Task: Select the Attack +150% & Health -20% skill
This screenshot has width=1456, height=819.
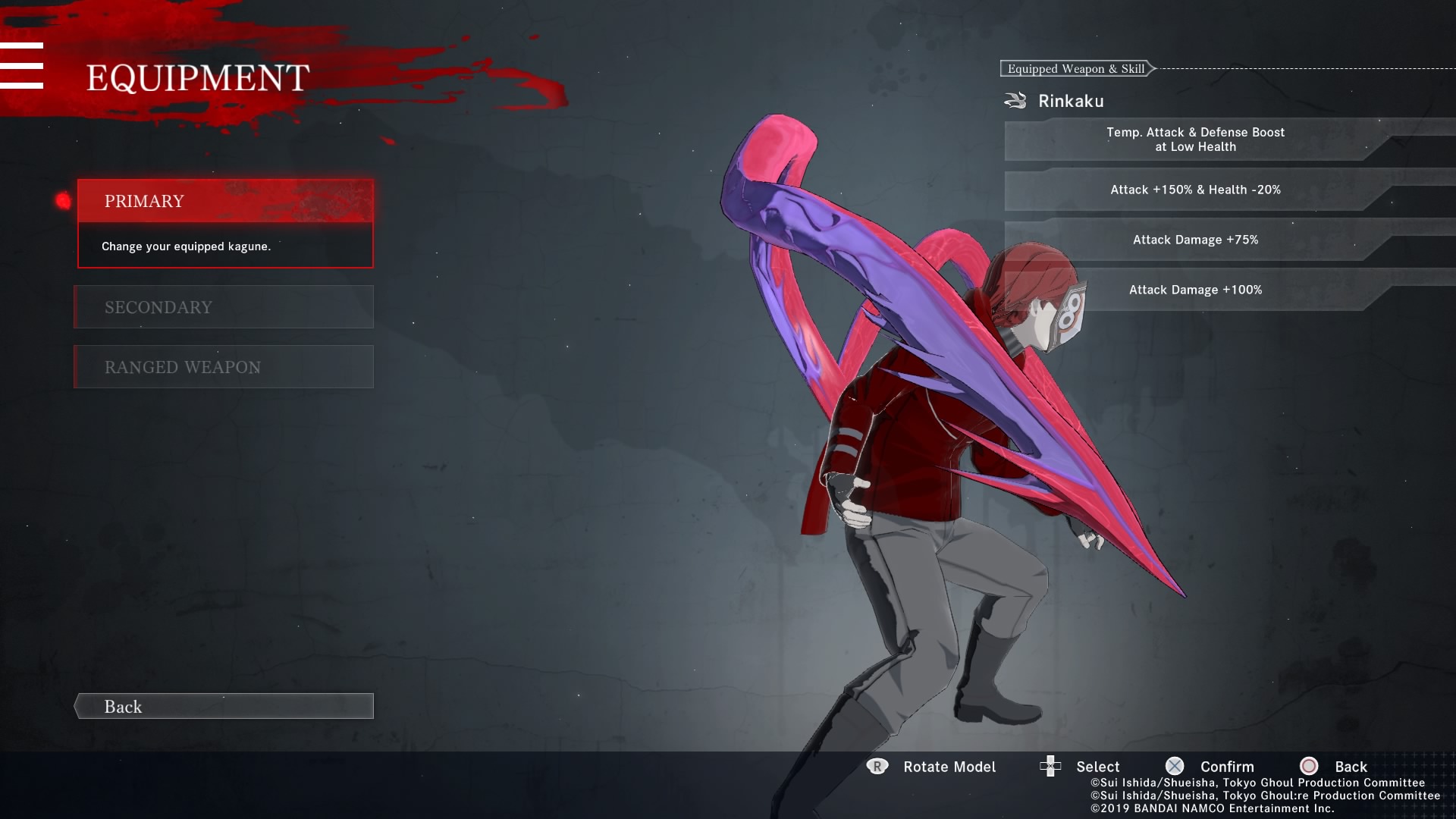Action: (x=1195, y=190)
